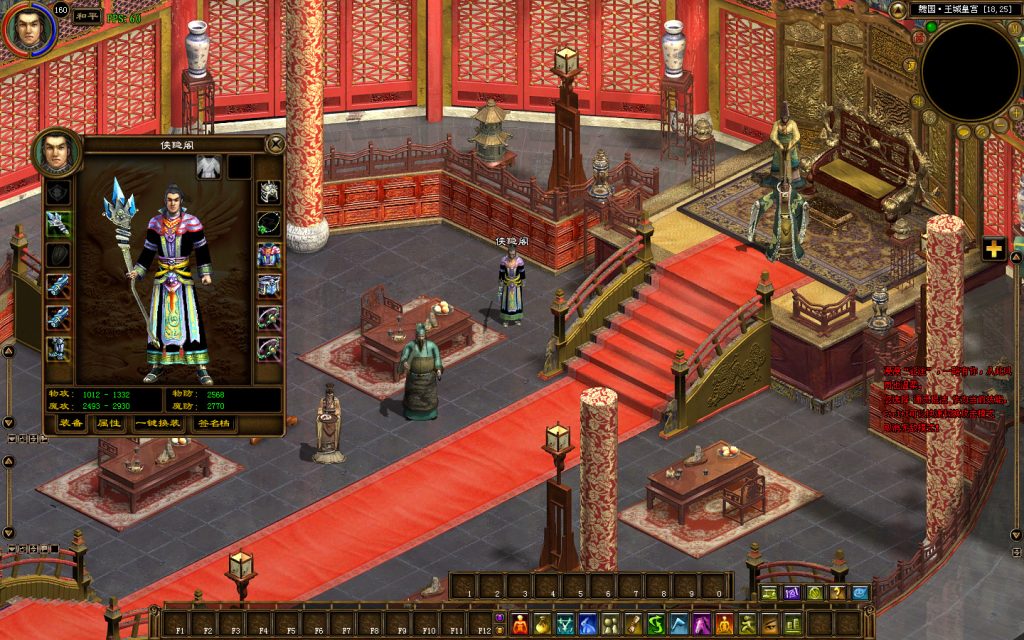Click the circular minimap

point(968,72)
